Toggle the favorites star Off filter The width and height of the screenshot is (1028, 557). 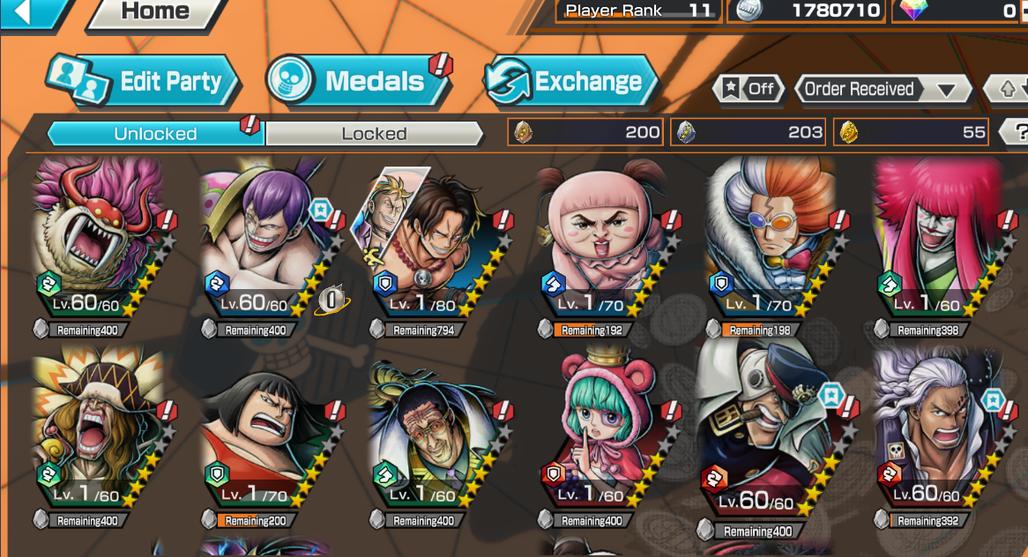coord(749,89)
